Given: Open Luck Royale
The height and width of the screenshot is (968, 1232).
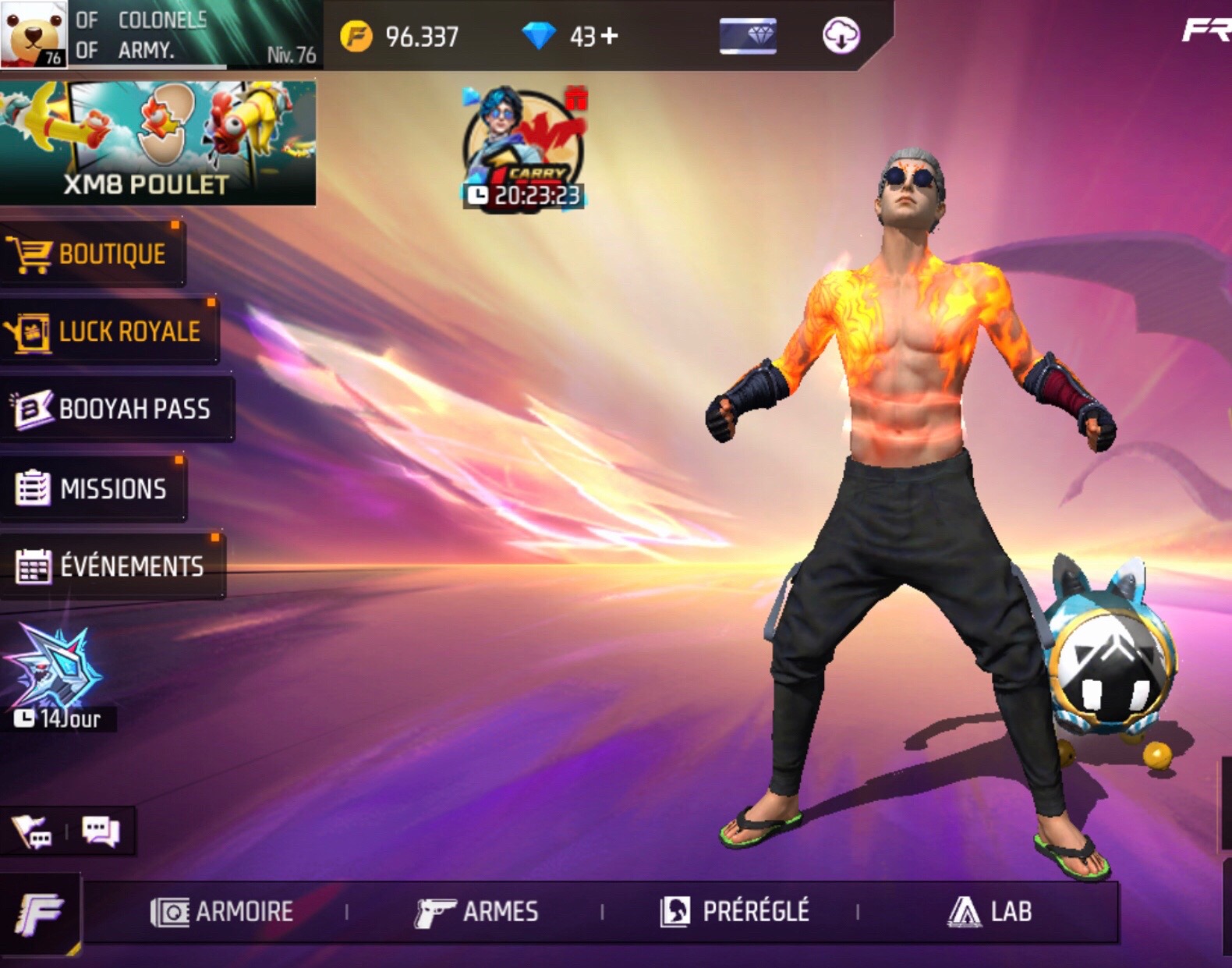Looking at the screenshot, I should (109, 332).
